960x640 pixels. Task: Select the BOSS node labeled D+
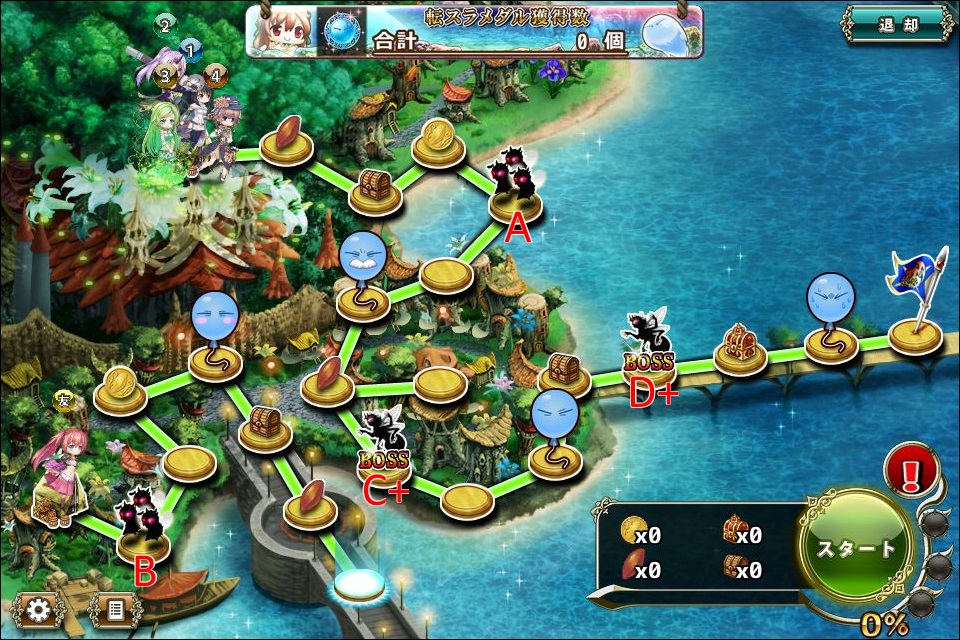pyautogui.click(x=648, y=348)
